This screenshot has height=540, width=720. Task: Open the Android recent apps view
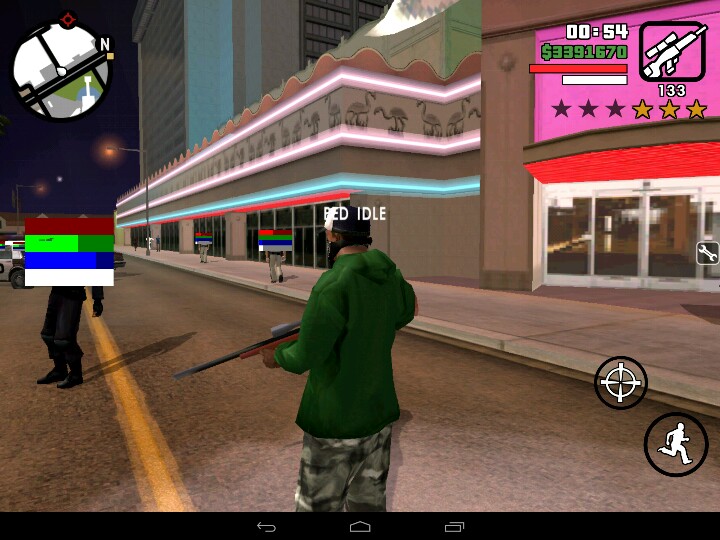[x=454, y=526]
